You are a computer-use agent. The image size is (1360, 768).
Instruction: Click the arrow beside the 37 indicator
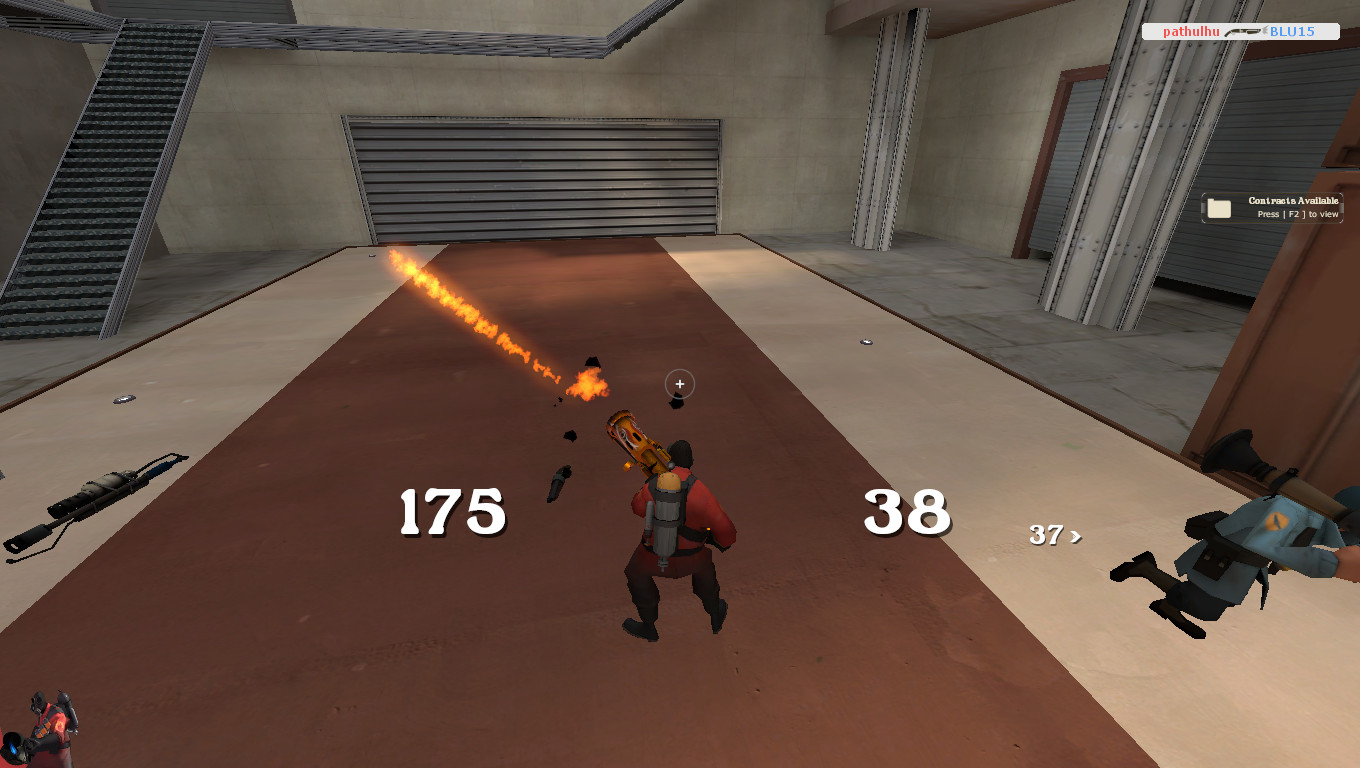tap(1074, 536)
